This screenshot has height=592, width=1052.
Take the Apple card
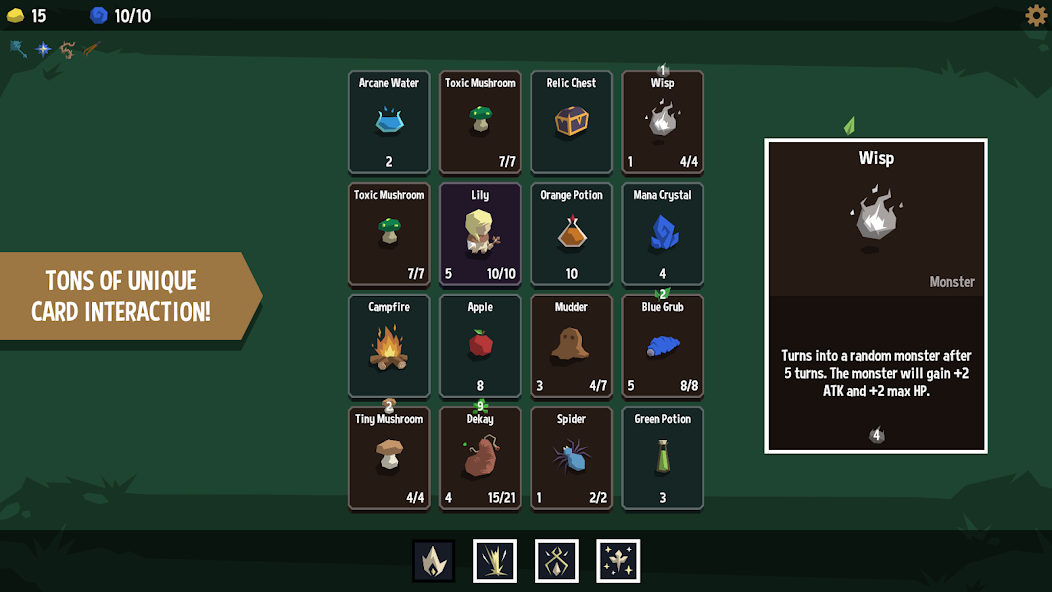(x=480, y=346)
